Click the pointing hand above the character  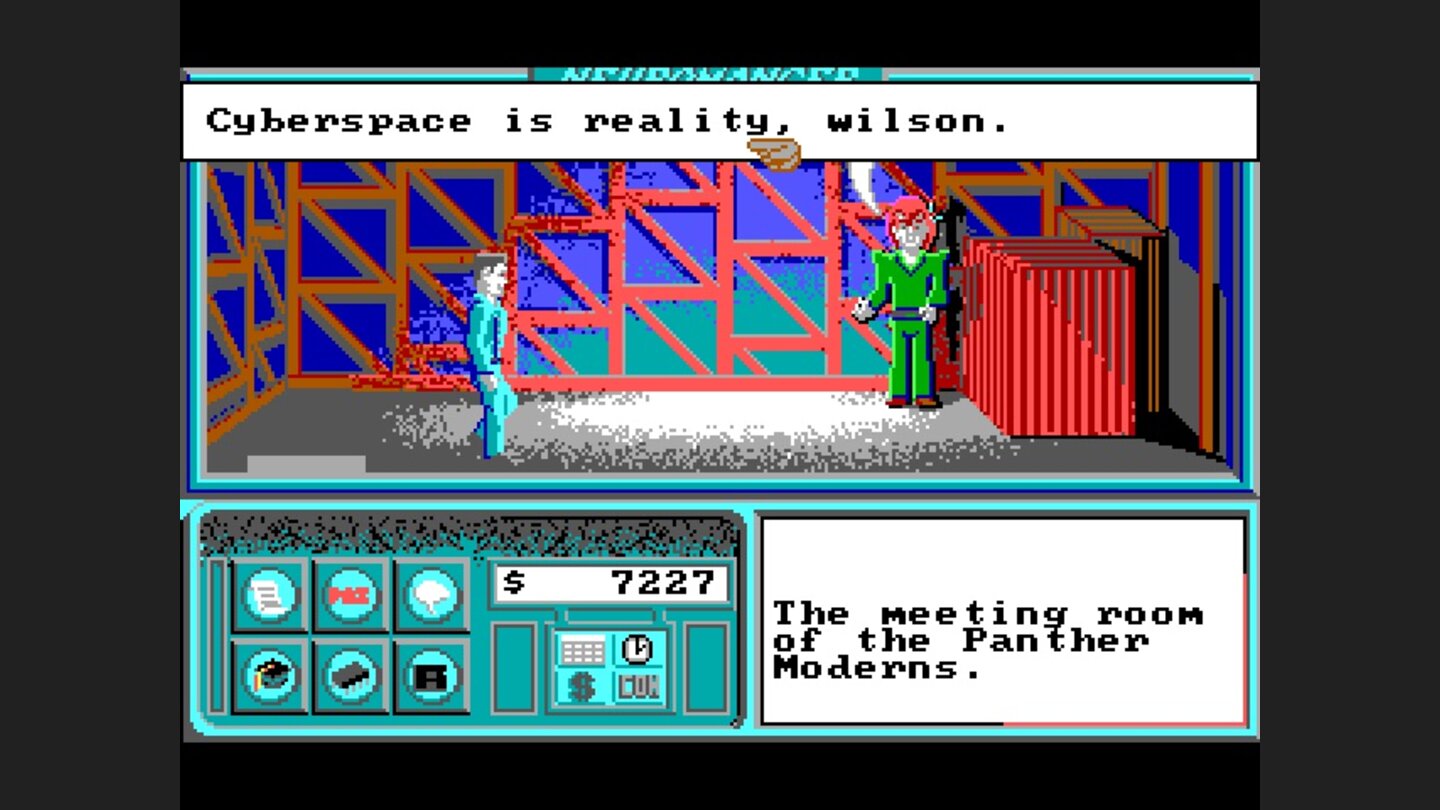coord(773,151)
